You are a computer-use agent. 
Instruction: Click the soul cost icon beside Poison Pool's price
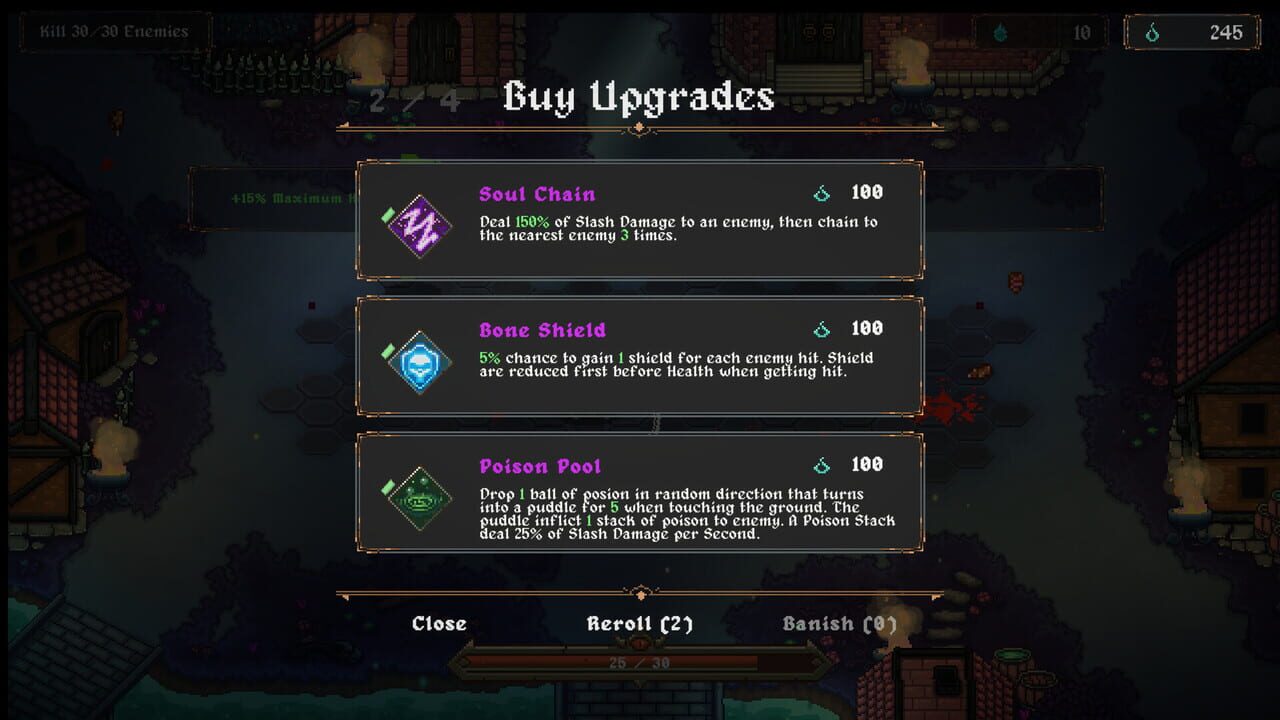click(x=822, y=464)
